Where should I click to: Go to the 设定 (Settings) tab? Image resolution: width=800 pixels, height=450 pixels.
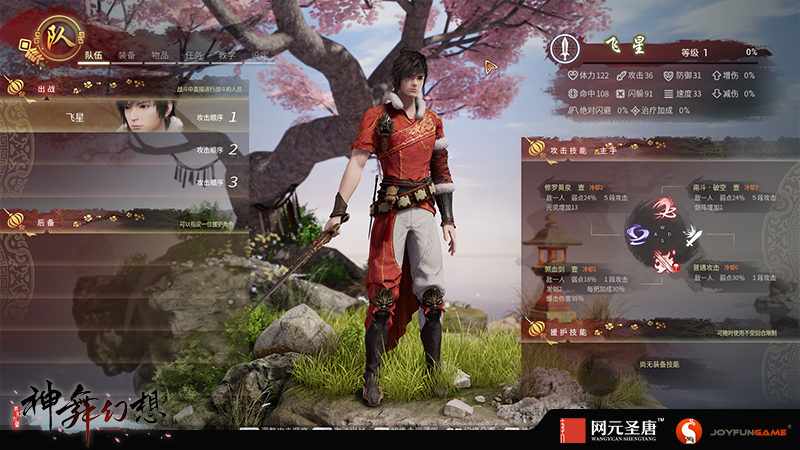tap(259, 56)
